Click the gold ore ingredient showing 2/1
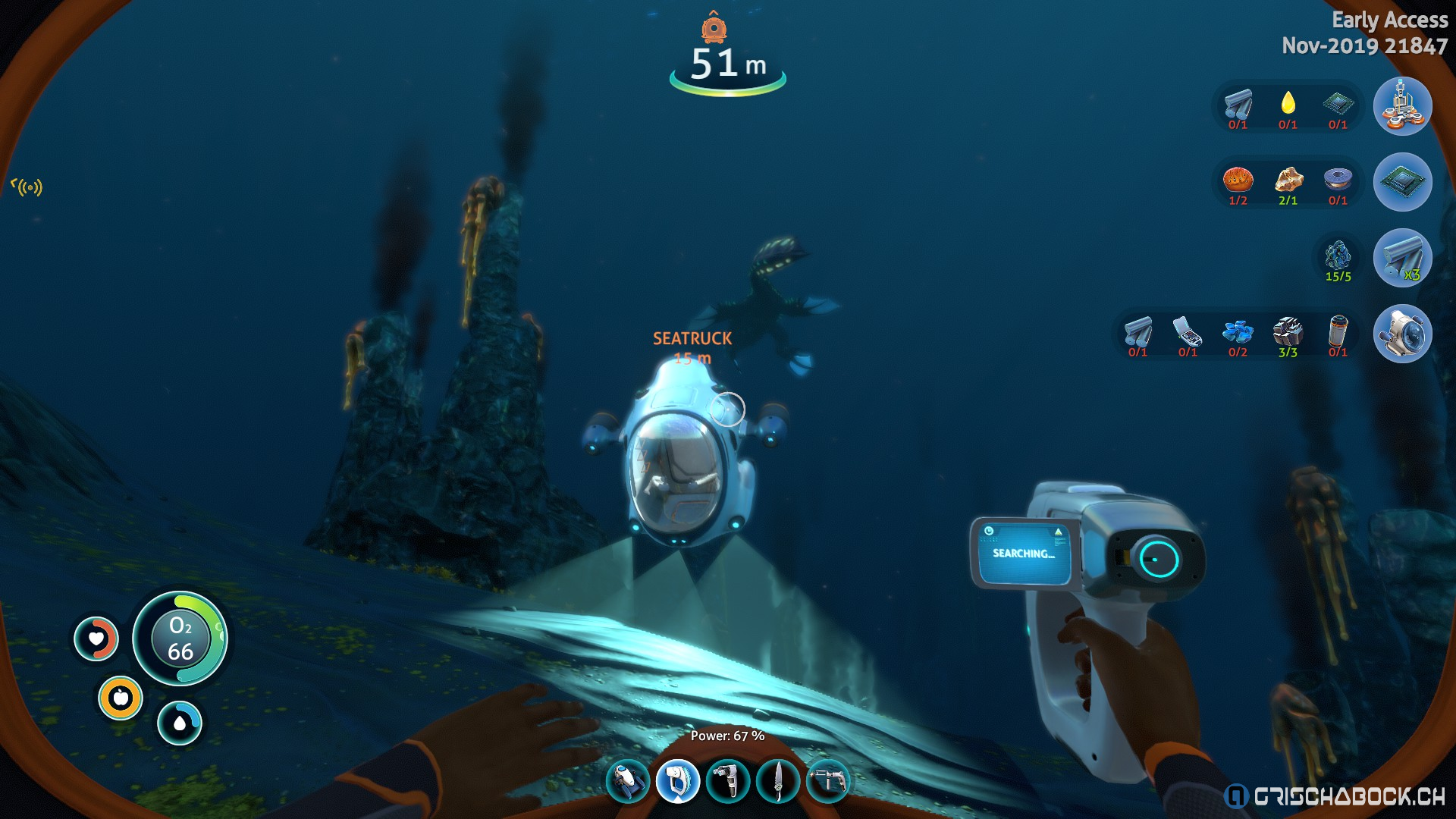The height and width of the screenshot is (819, 1456). [1288, 180]
